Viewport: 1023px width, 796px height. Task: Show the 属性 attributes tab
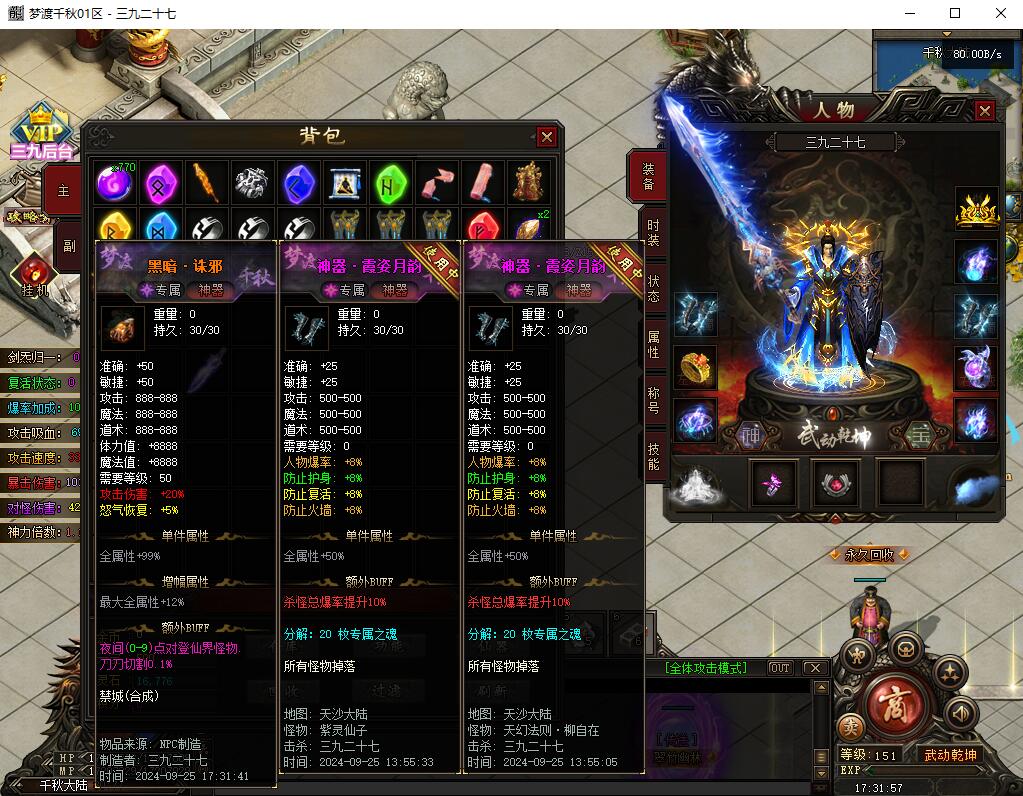(652, 345)
